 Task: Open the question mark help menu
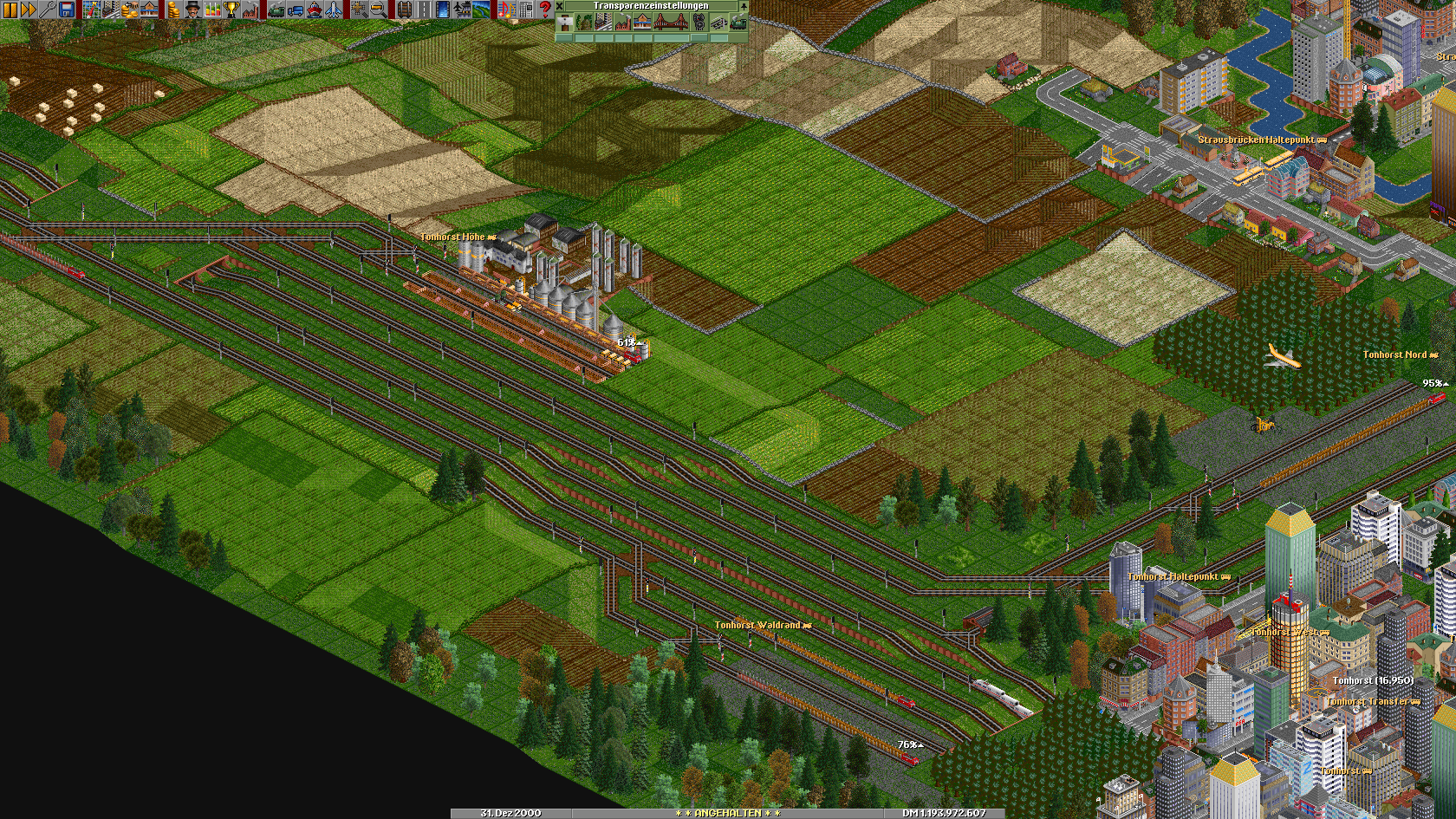tap(545, 10)
